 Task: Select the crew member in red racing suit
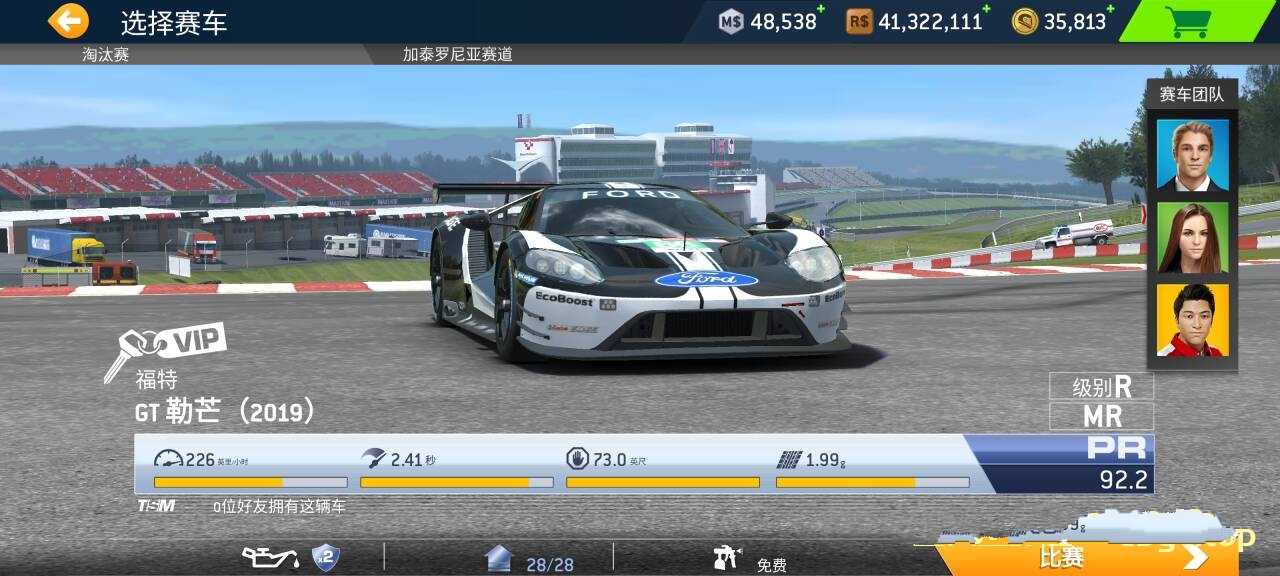pos(1192,320)
